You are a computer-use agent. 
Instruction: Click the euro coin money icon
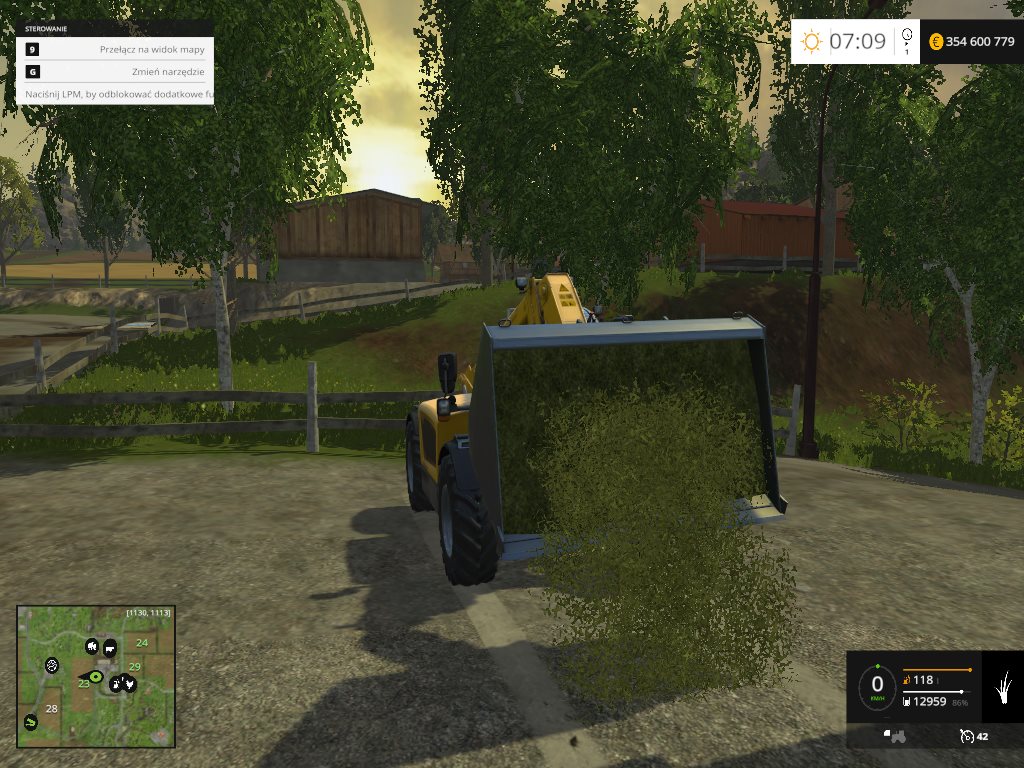pos(936,42)
